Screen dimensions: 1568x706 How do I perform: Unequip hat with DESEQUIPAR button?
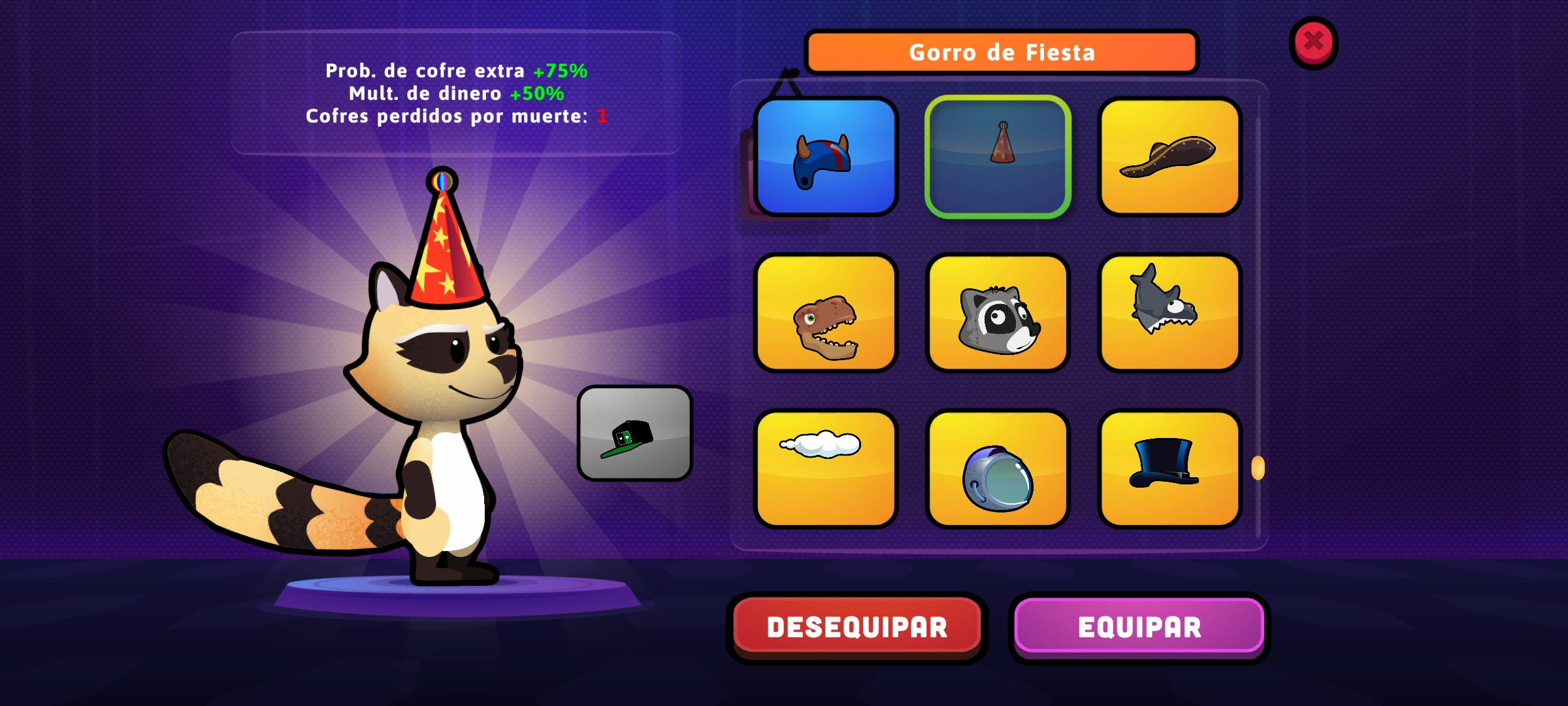click(x=857, y=627)
